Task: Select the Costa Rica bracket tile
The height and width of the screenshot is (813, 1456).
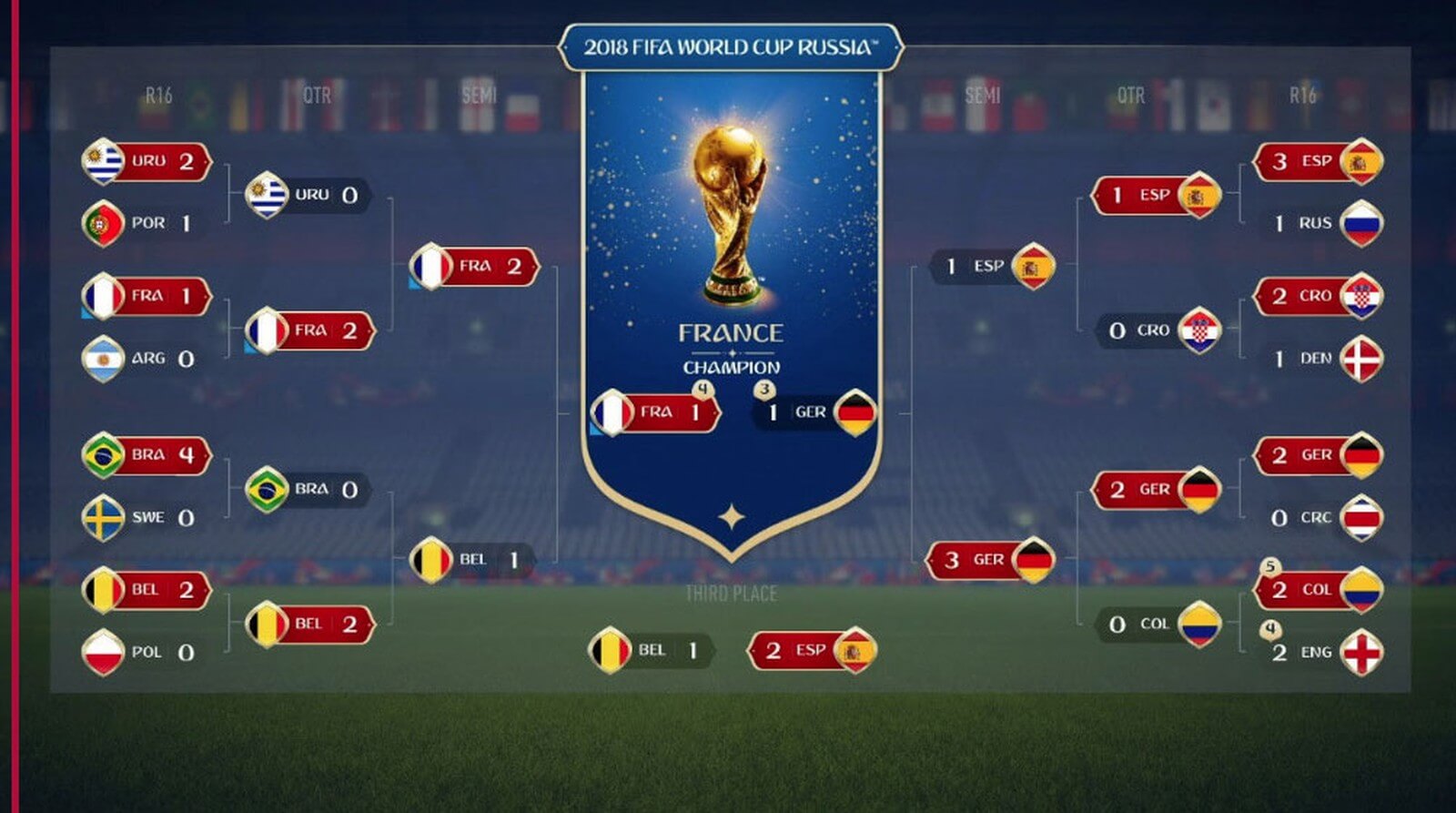Action: point(1324,517)
